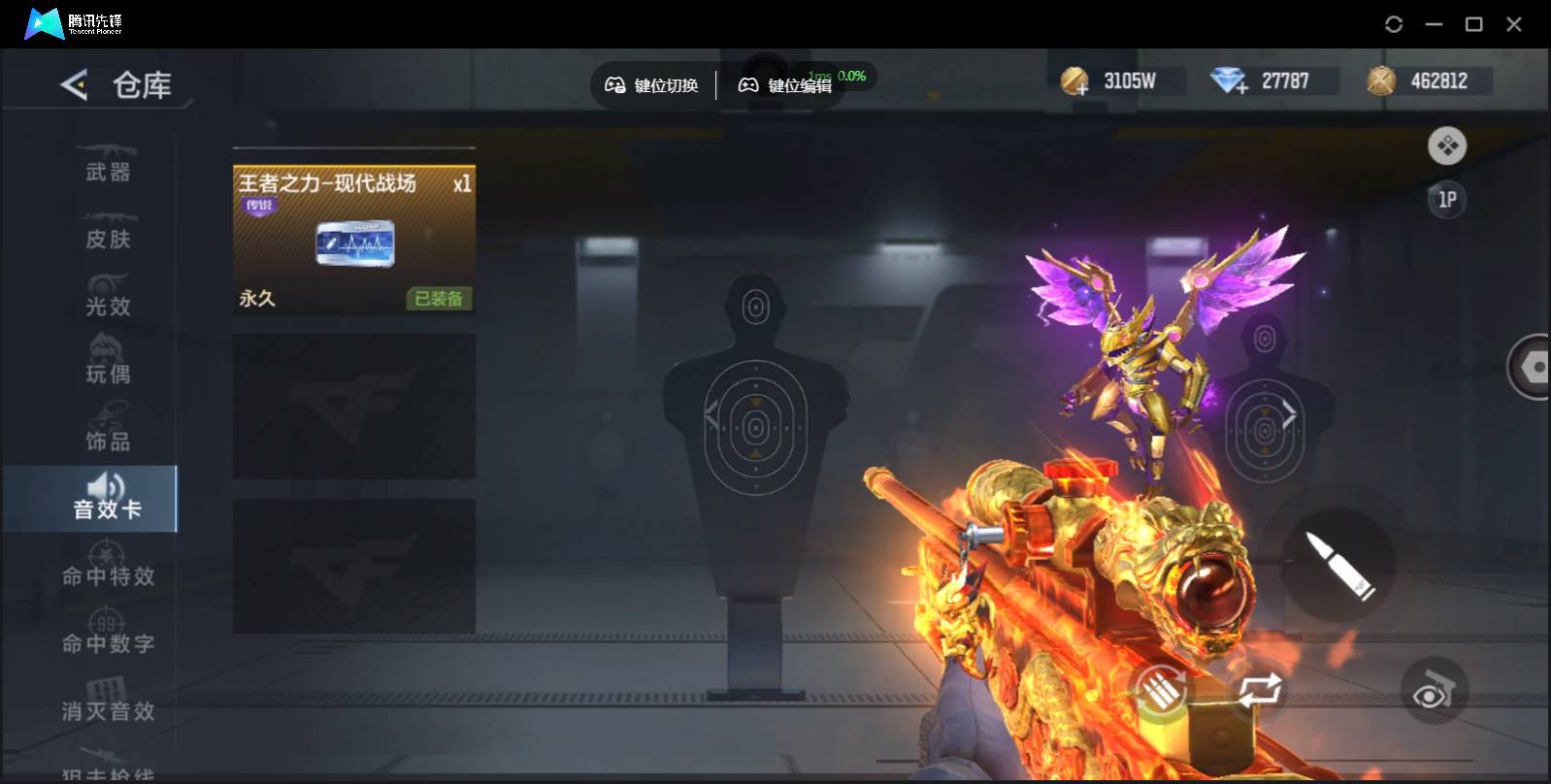
Task: Toggle the 1P view button
Action: pyautogui.click(x=1446, y=200)
